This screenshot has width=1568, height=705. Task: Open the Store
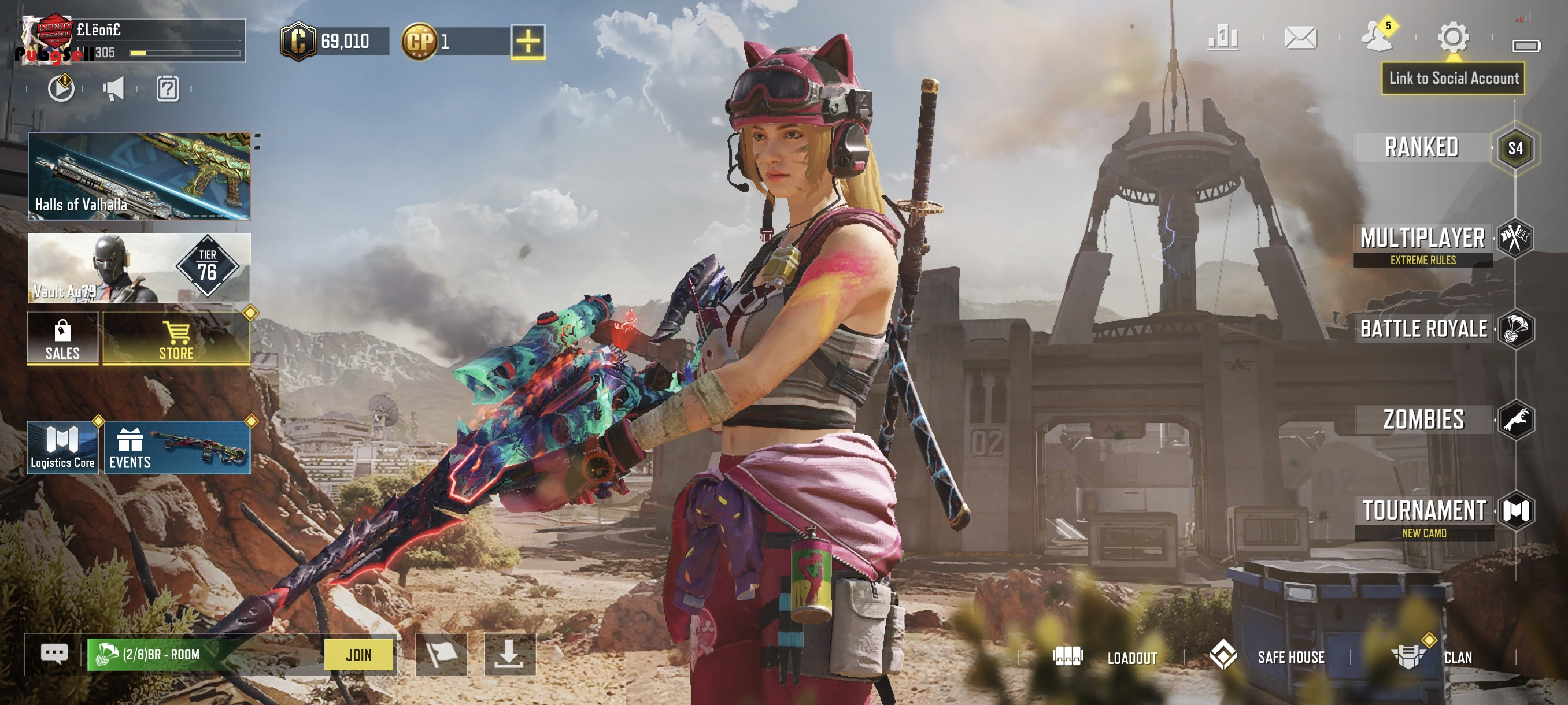176,339
